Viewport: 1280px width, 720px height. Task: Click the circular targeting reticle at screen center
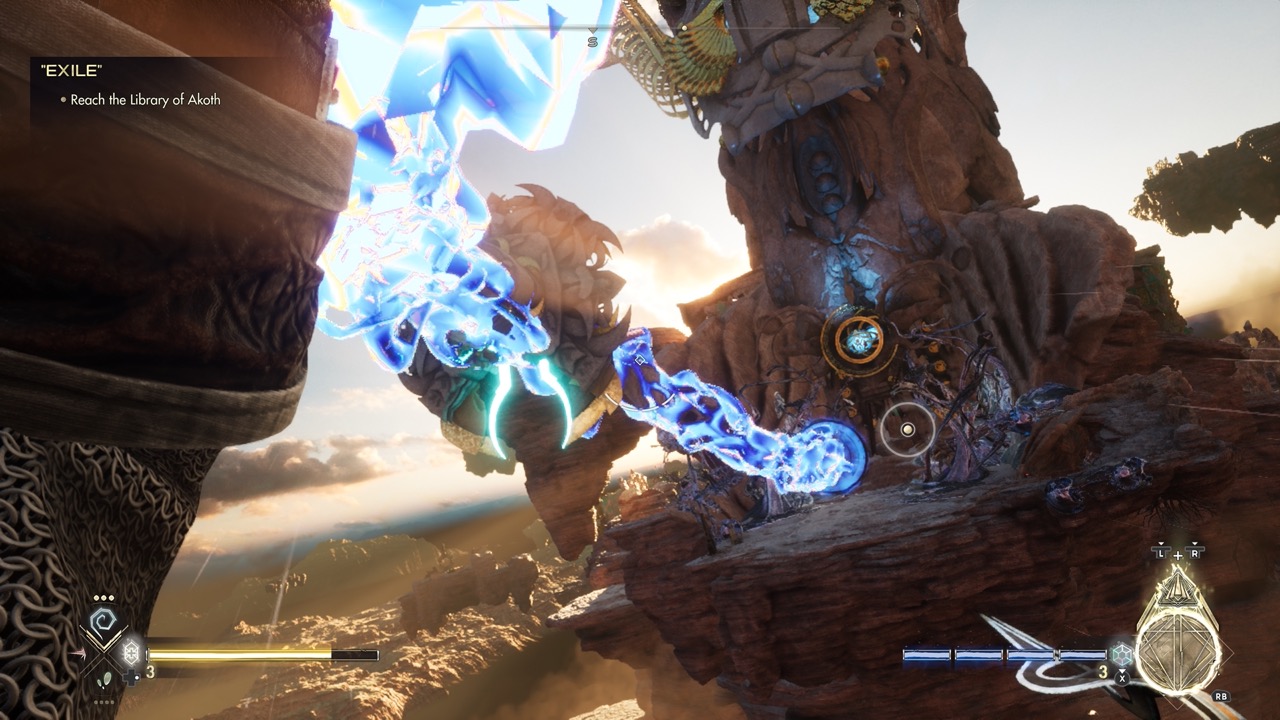[907, 428]
